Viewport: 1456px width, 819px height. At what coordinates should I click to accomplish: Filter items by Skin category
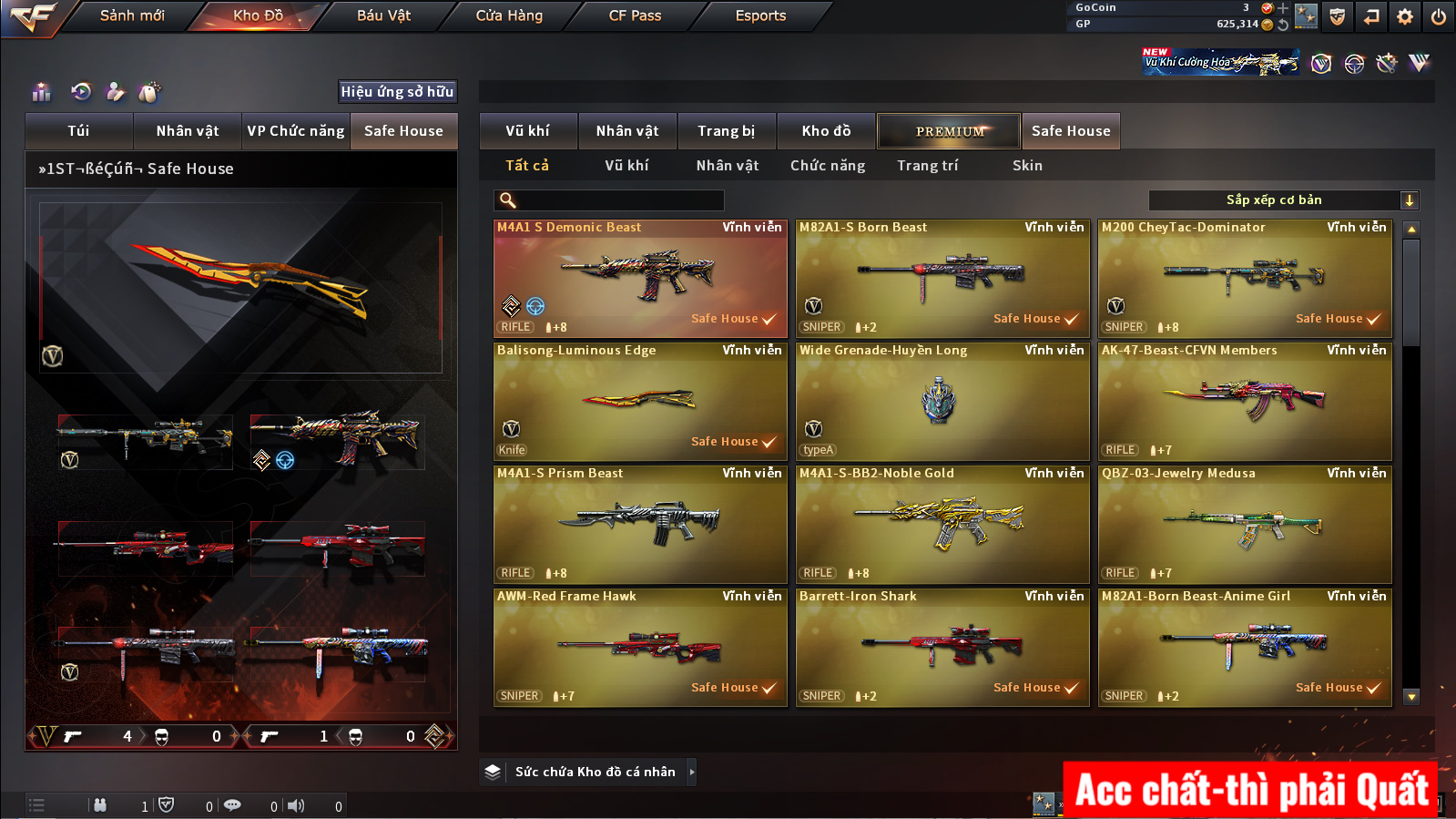pyautogui.click(x=1027, y=166)
